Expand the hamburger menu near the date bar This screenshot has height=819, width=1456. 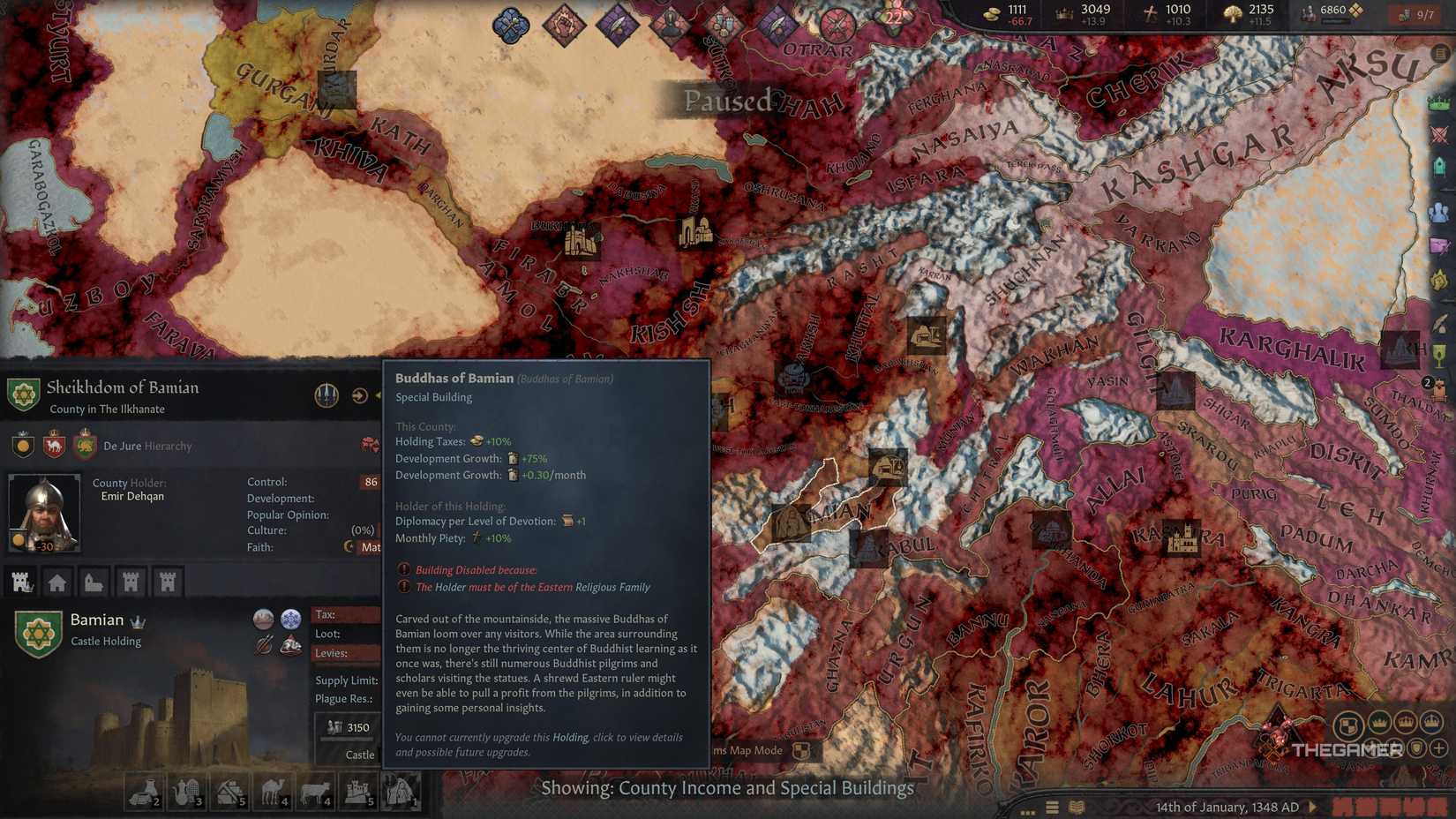1051,806
